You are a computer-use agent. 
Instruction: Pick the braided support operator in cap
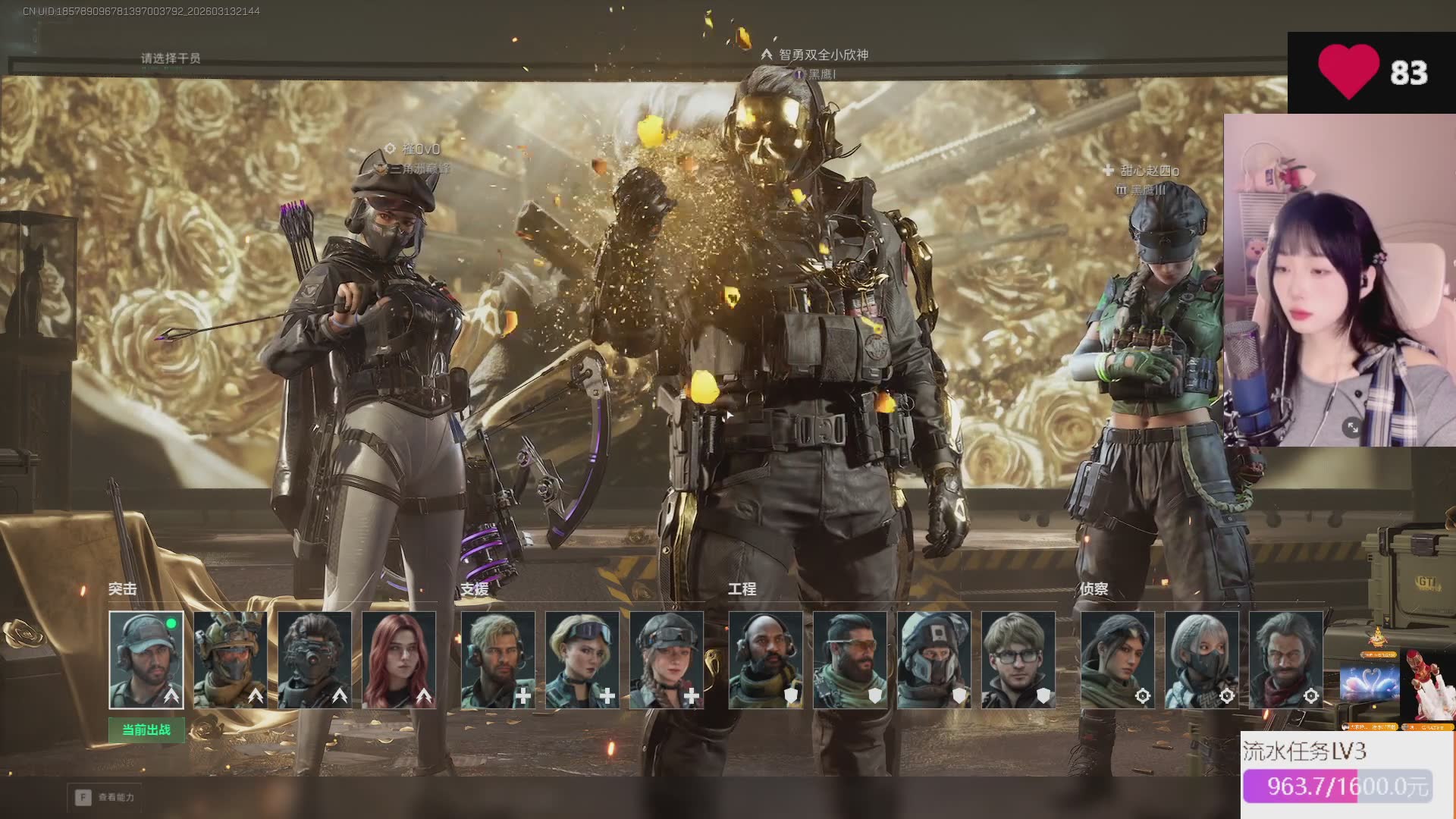666,660
